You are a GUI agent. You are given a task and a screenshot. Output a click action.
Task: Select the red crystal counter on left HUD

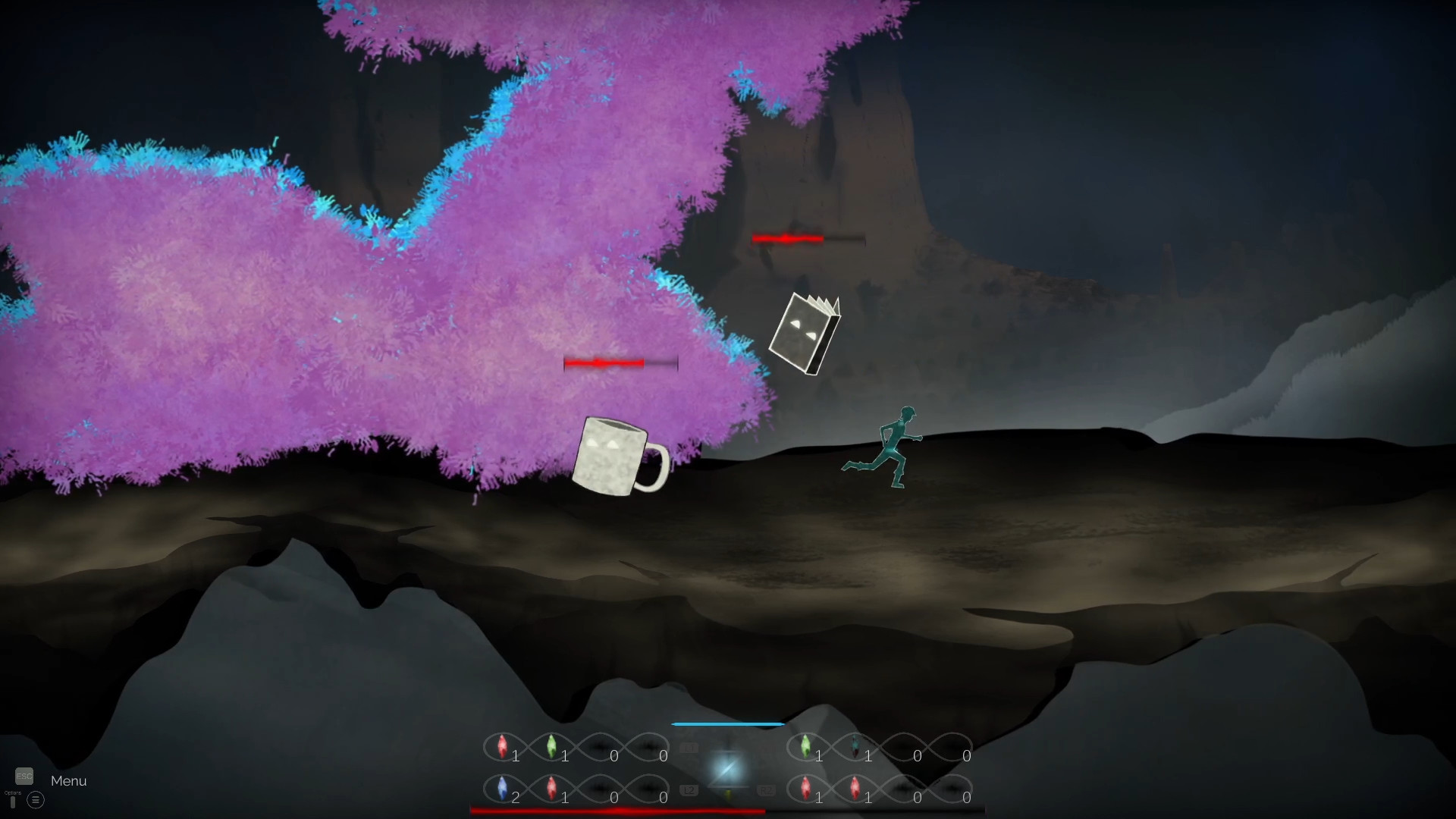click(502, 746)
